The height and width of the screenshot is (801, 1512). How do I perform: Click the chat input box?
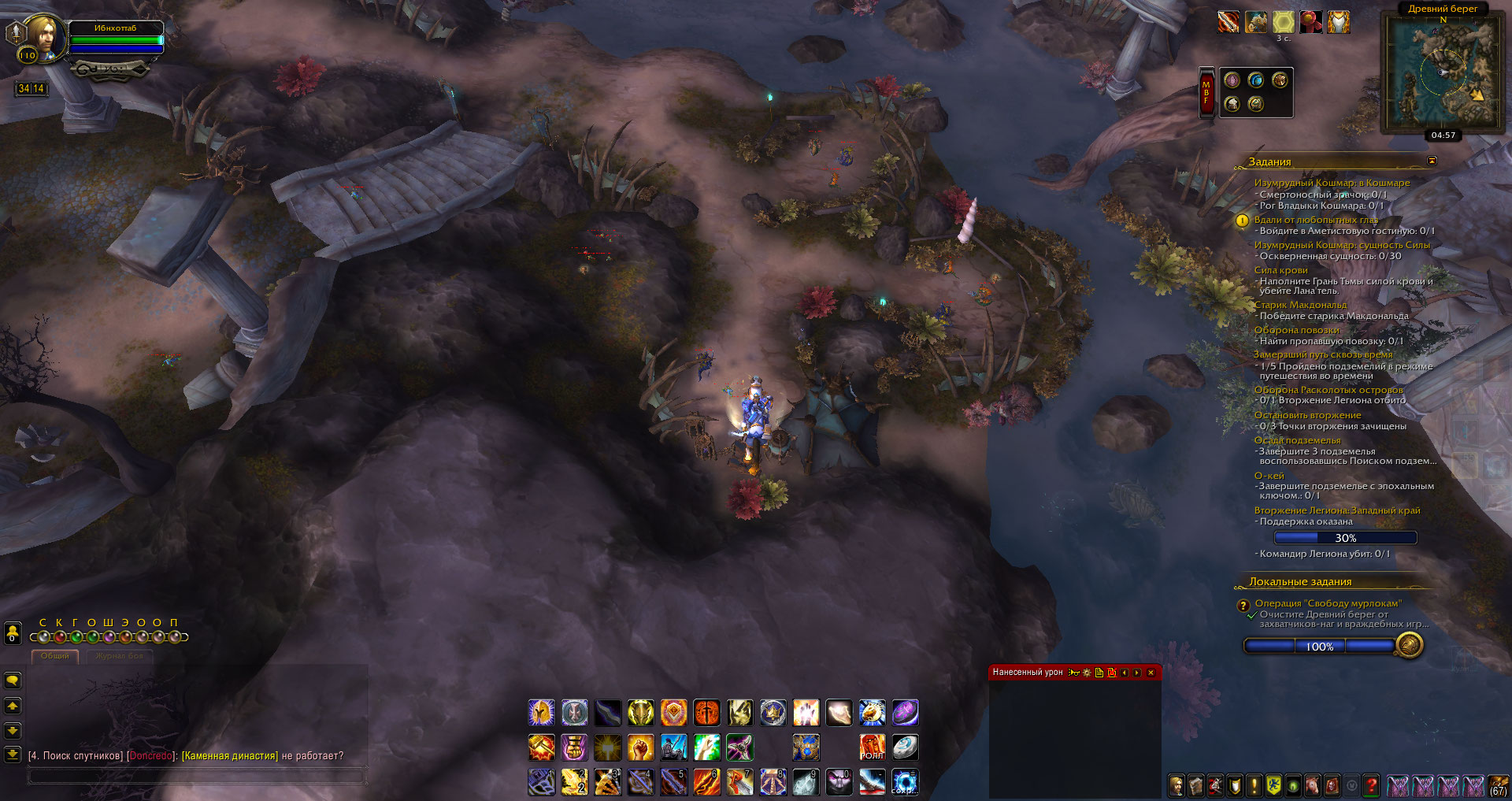197,776
